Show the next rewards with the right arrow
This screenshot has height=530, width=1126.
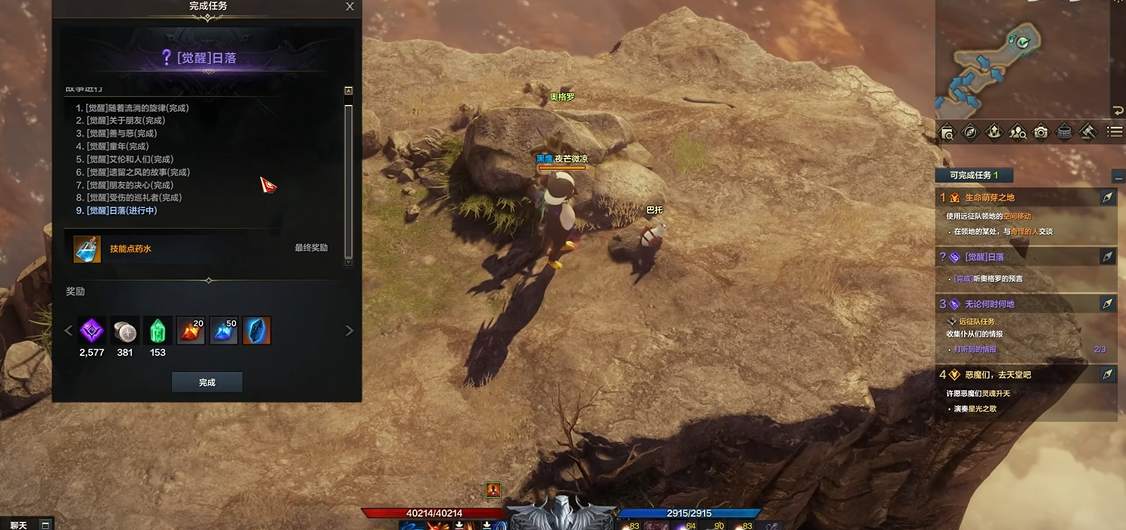(x=349, y=331)
